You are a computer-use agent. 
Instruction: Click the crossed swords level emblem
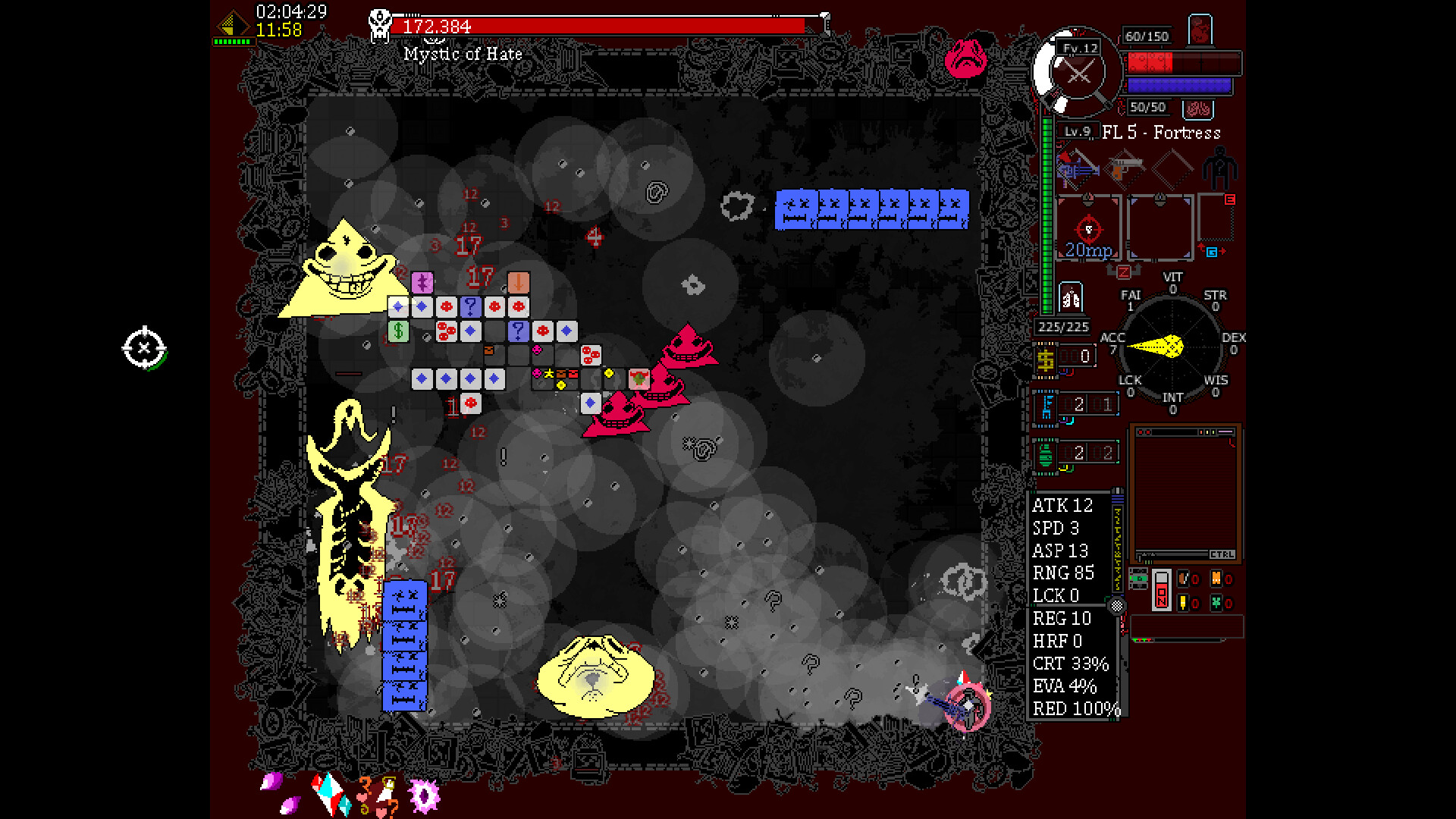coord(1078,74)
